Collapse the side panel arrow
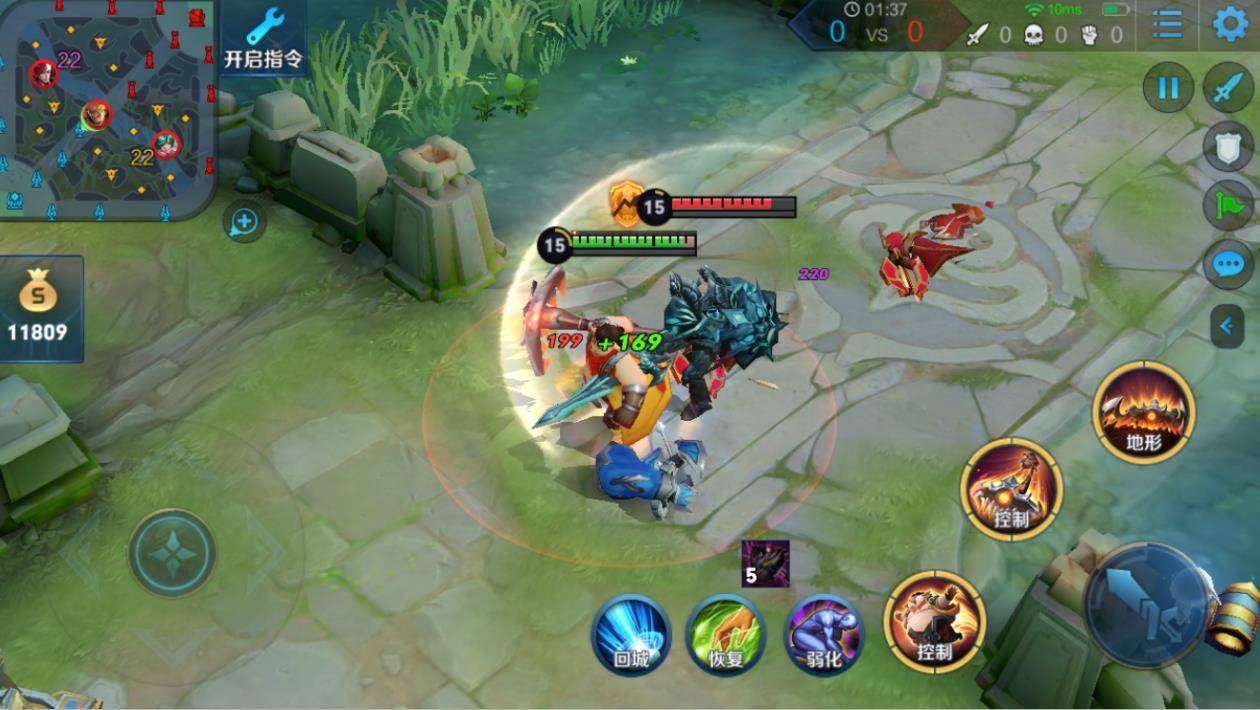 tap(1227, 325)
